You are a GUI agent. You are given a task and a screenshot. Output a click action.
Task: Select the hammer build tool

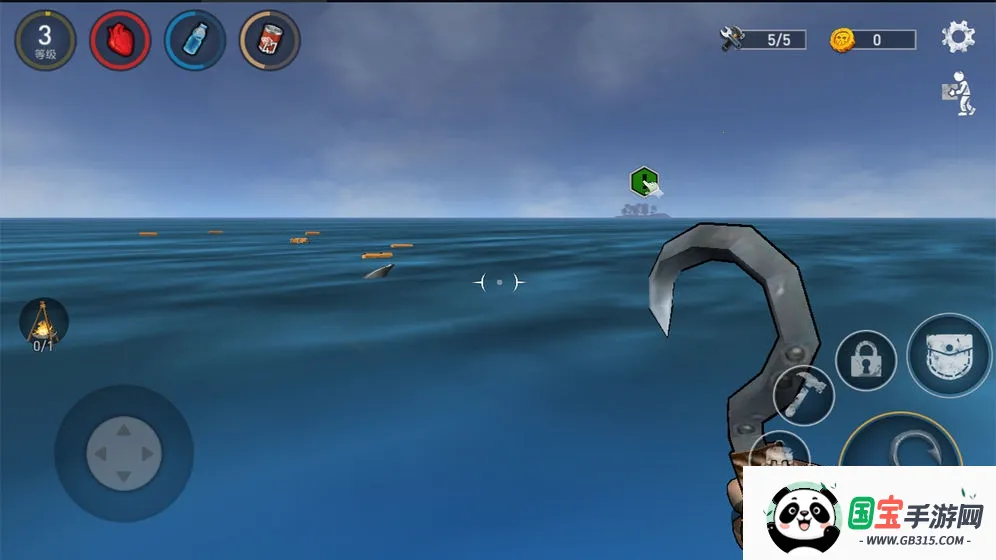(803, 394)
